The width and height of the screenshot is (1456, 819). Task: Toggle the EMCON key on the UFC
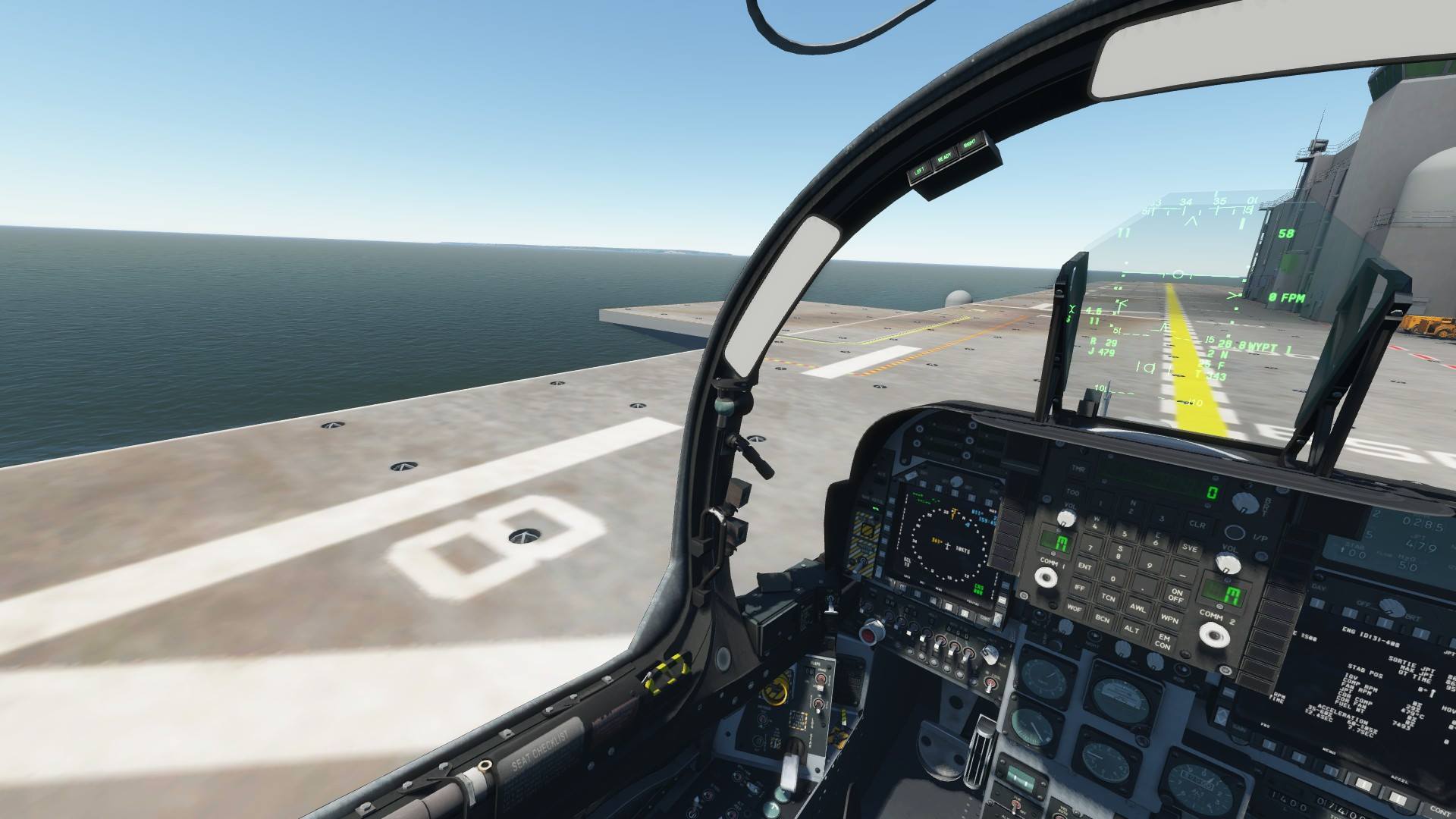pos(1163,642)
